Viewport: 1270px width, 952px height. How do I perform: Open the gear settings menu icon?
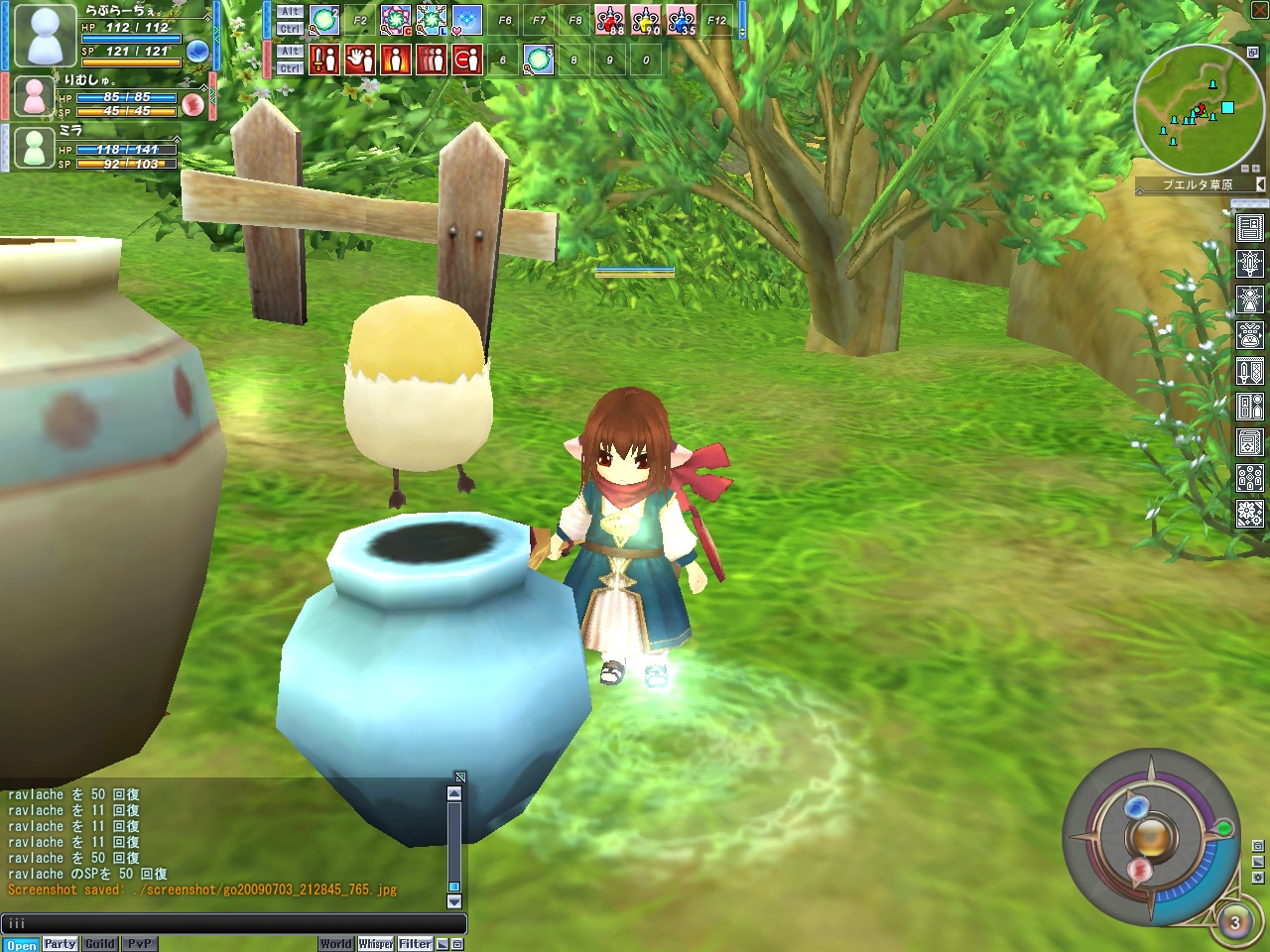(1249, 514)
